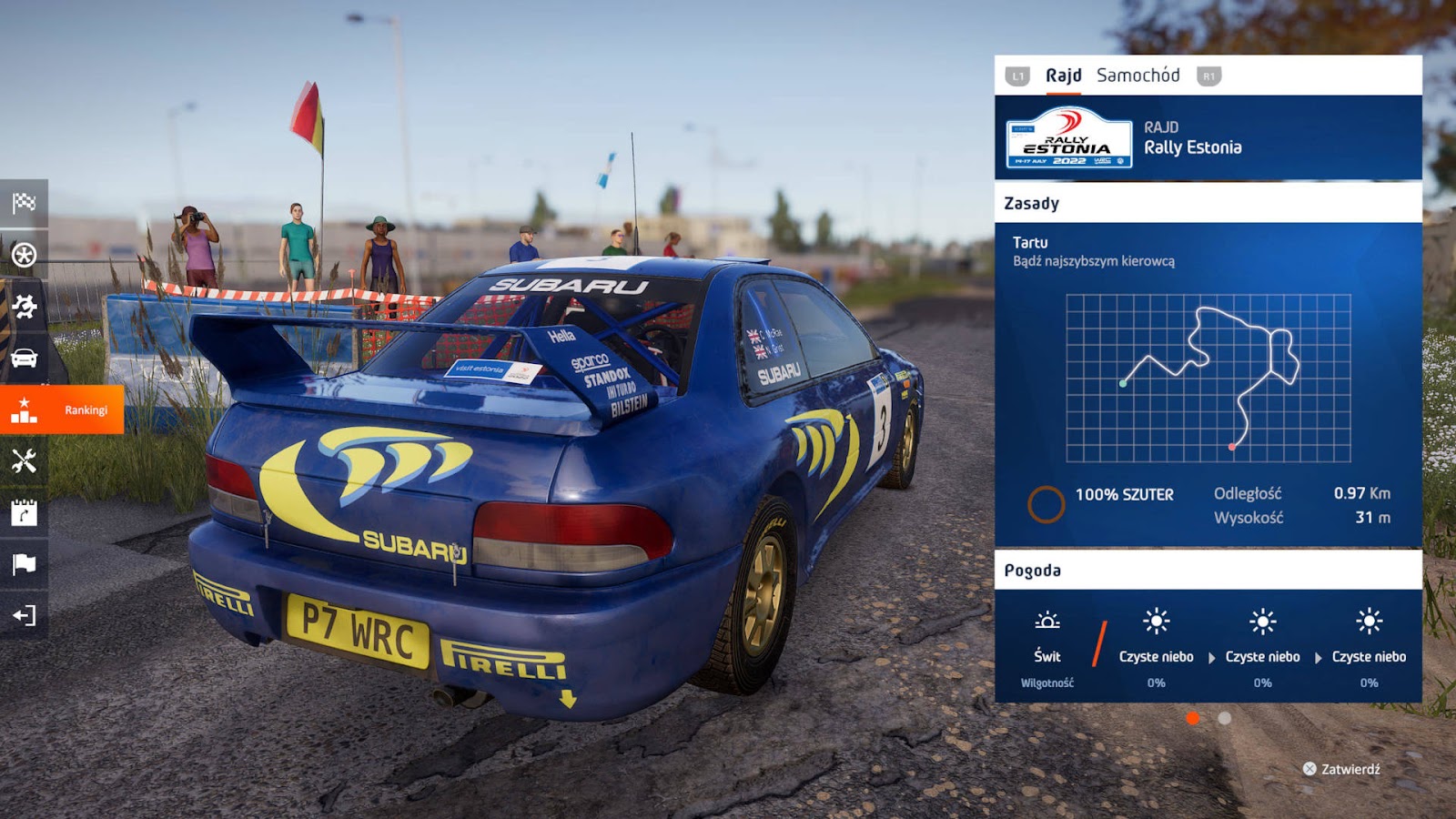Open the calendar icon in sidebar

point(24,512)
